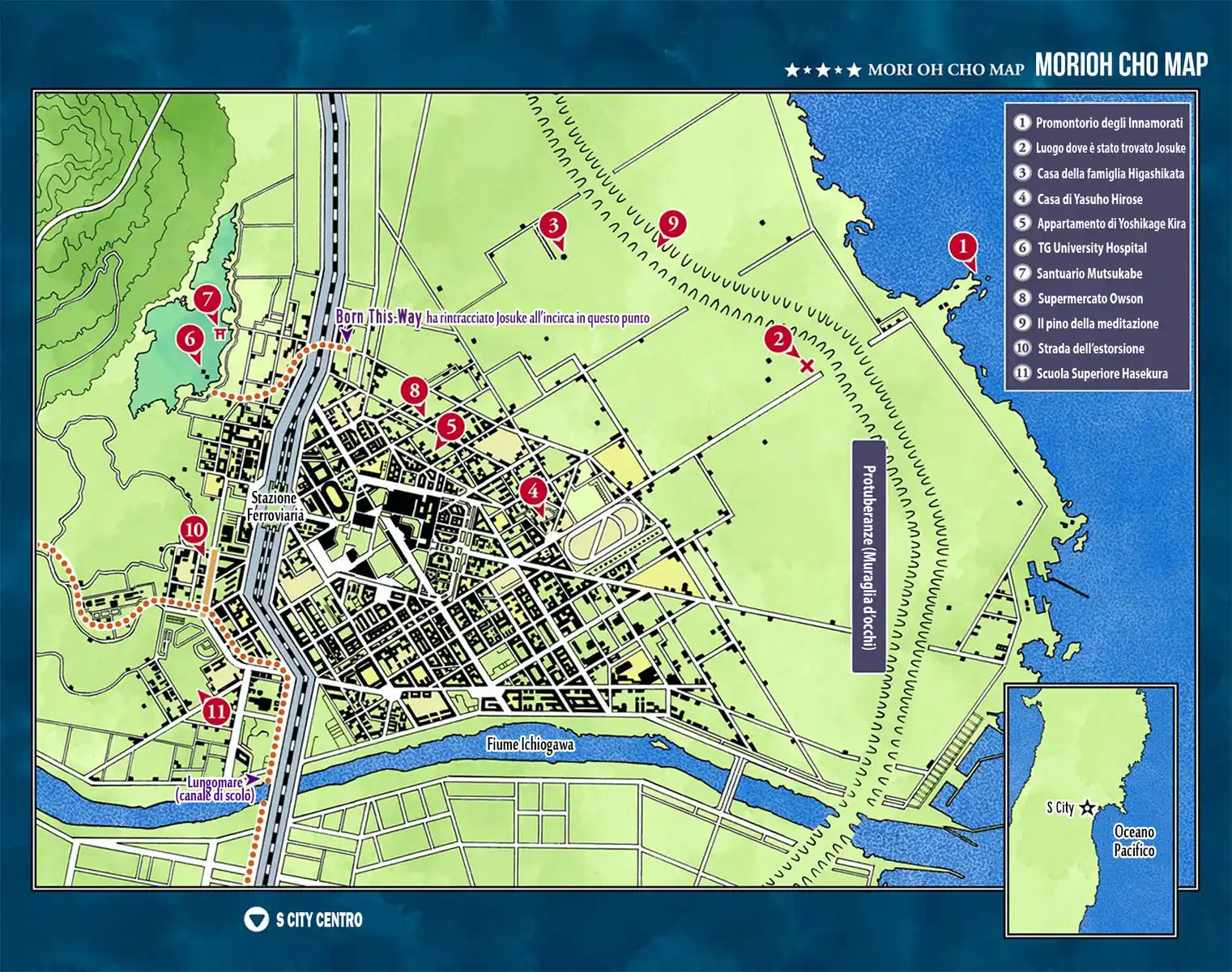
Task: Select legend entry Supermercato Owson
Action: tap(1089, 298)
